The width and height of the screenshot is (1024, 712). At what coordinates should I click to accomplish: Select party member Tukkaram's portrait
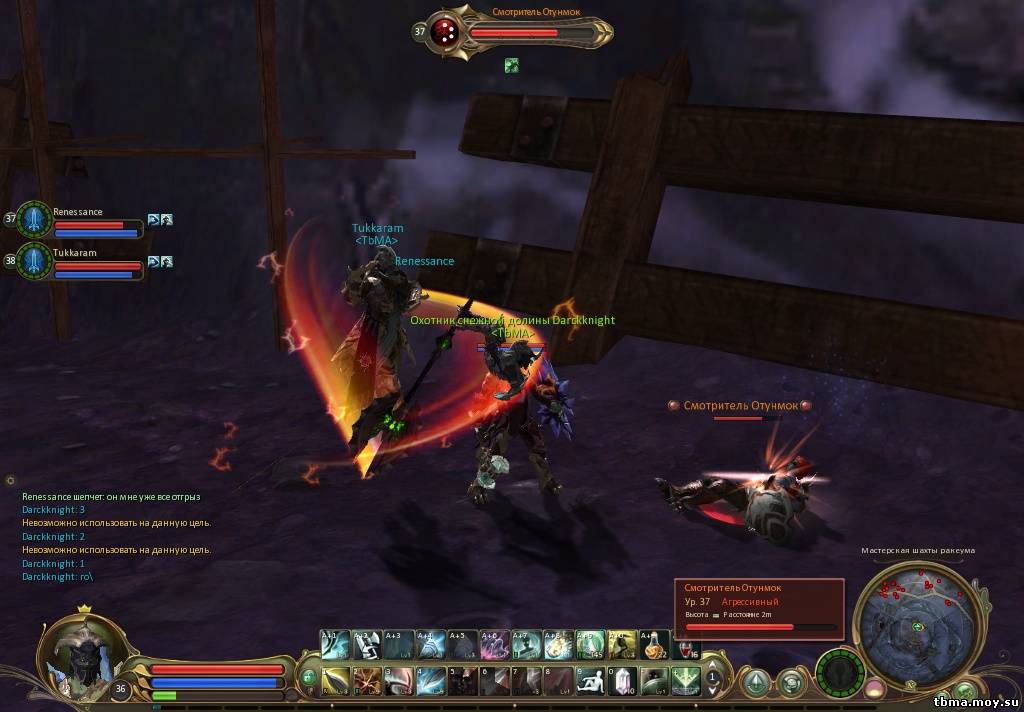(33, 261)
